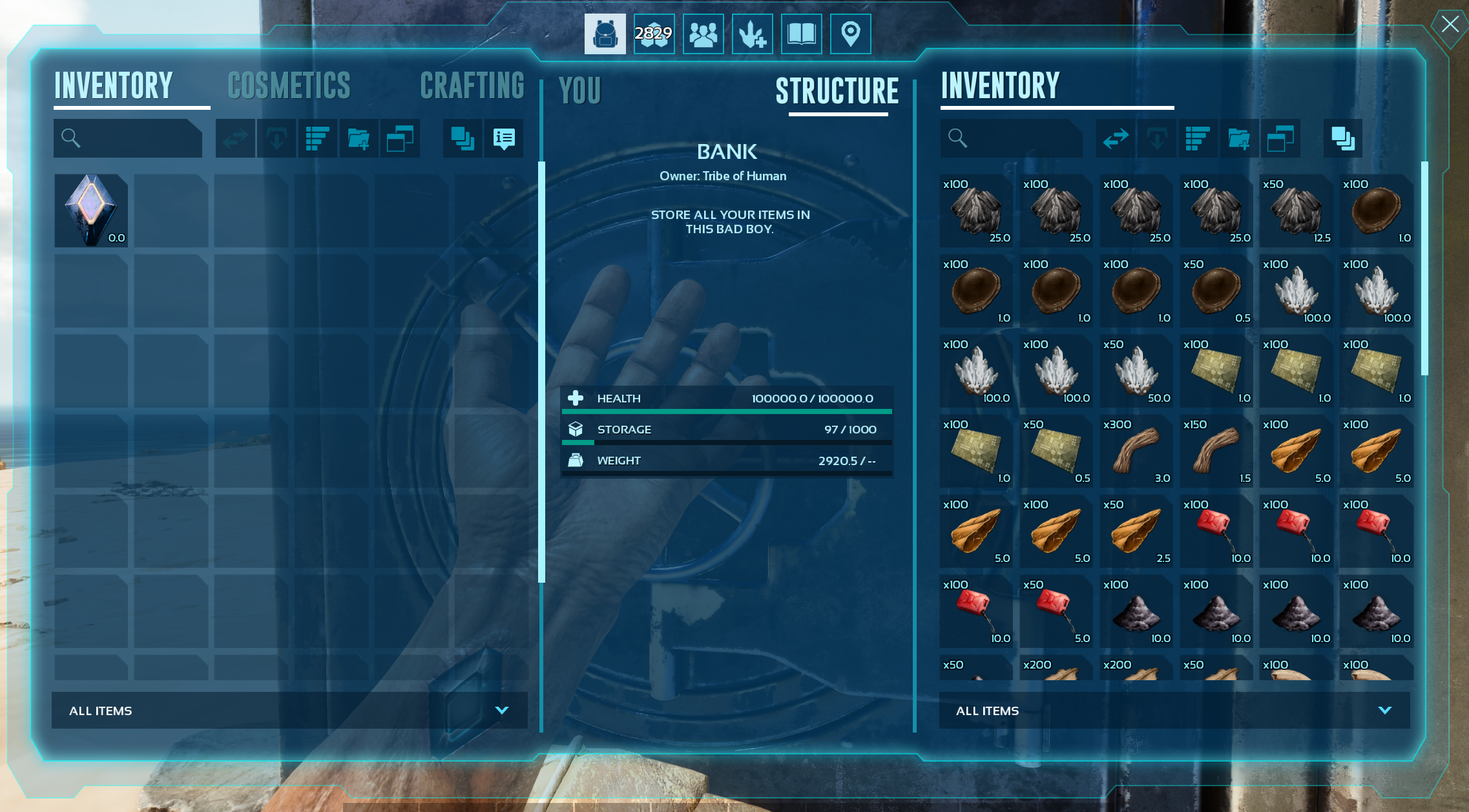The width and height of the screenshot is (1469, 812).
Task: Select the You panel tab
Action: [580, 91]
